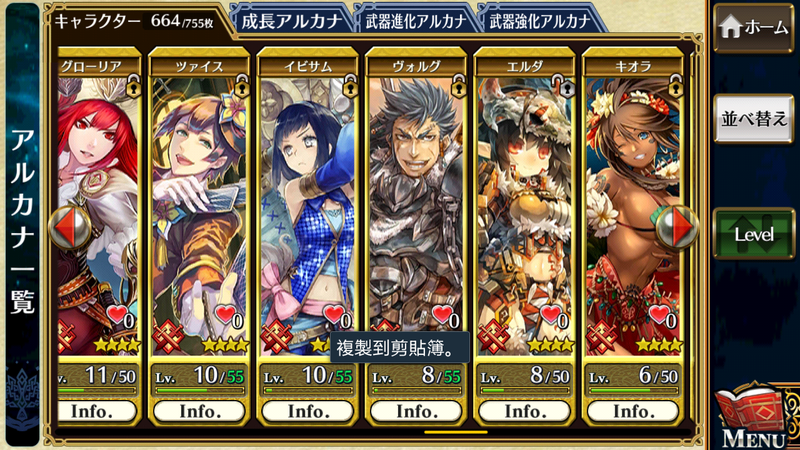Screen dimensions: 800x450
Task: Show Info for ヴォルグ
Action: 416,411
